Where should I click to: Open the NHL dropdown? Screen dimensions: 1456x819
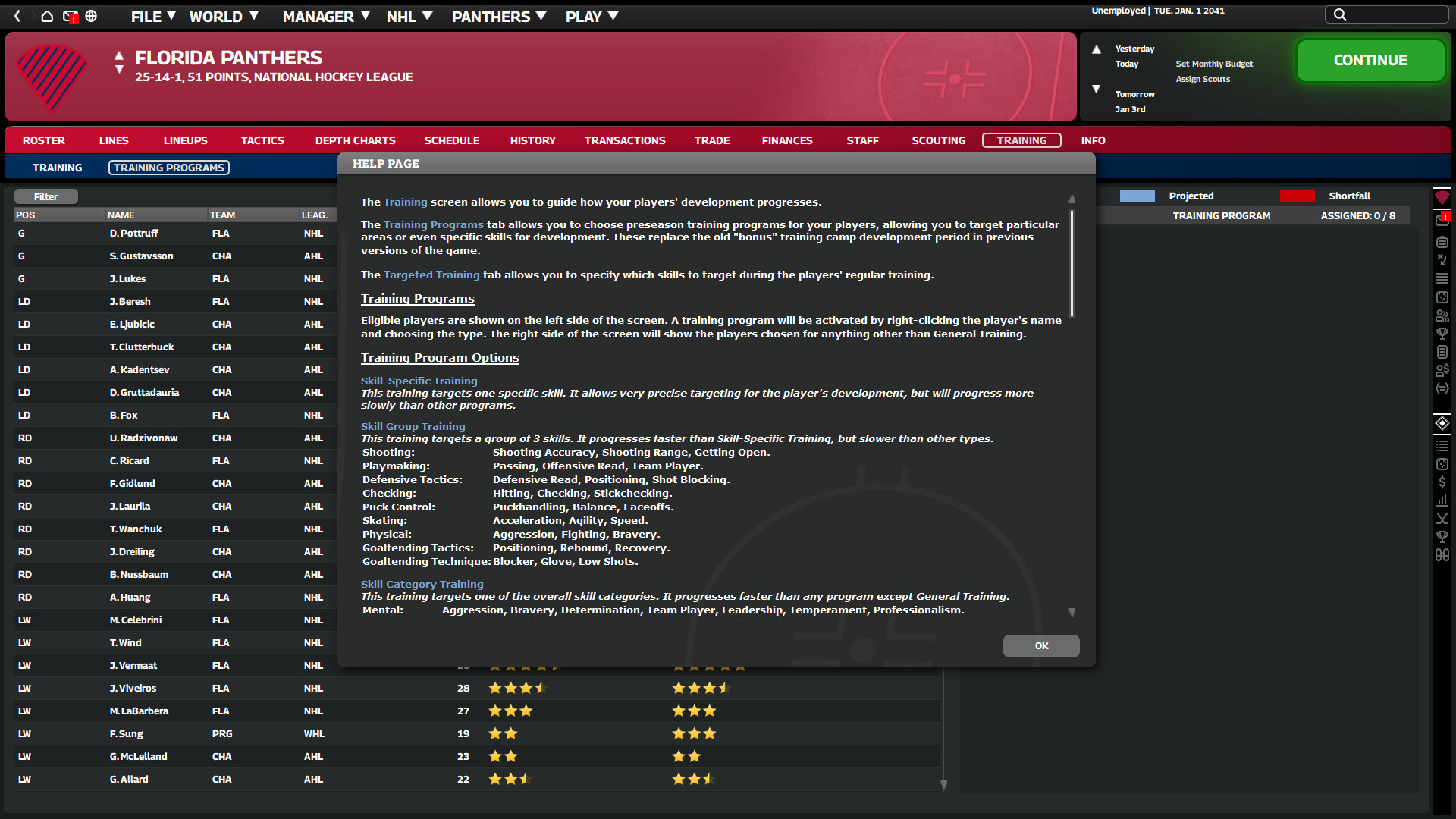402,16
